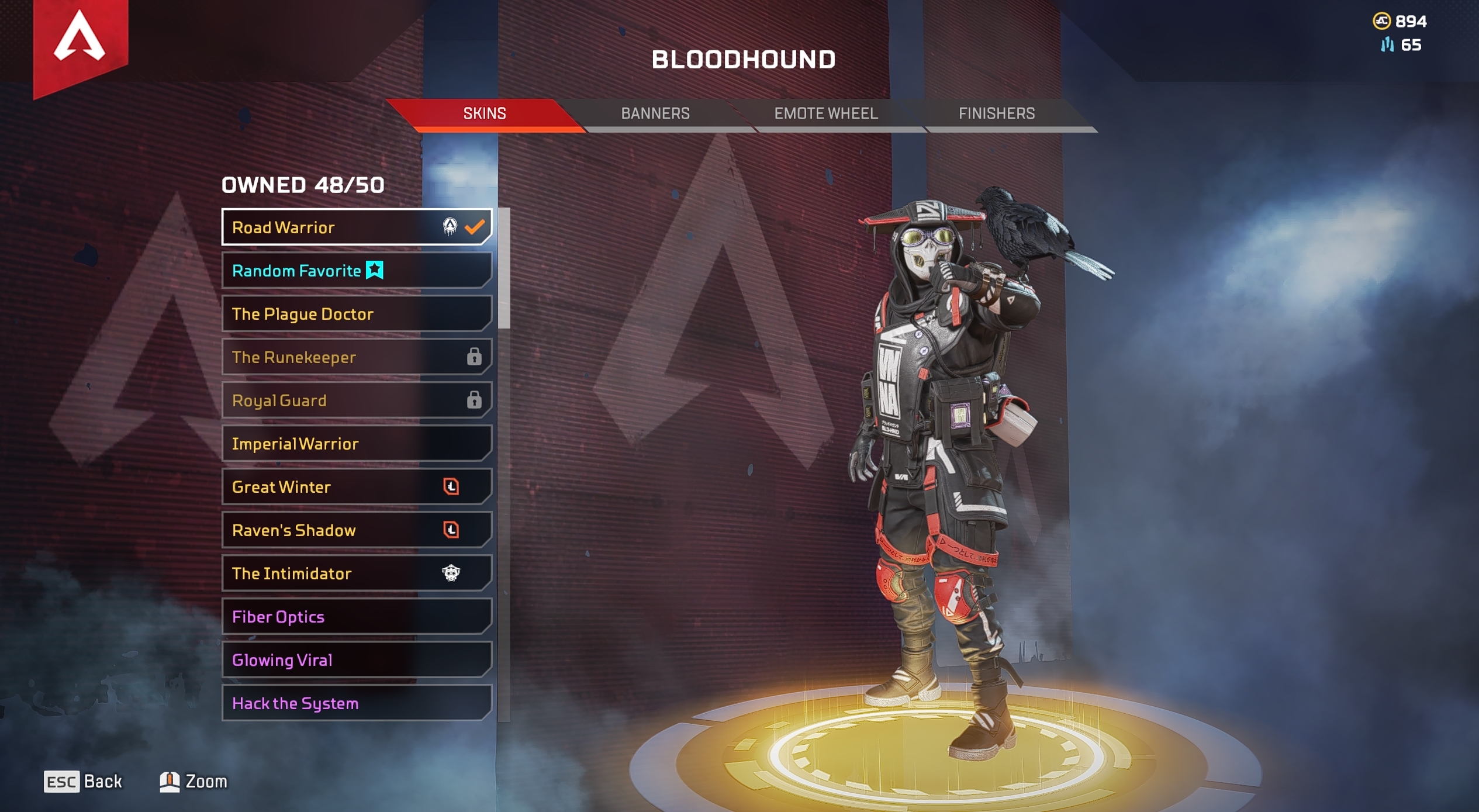Preview the Glowing Viral skin

[x=356, y=659]
